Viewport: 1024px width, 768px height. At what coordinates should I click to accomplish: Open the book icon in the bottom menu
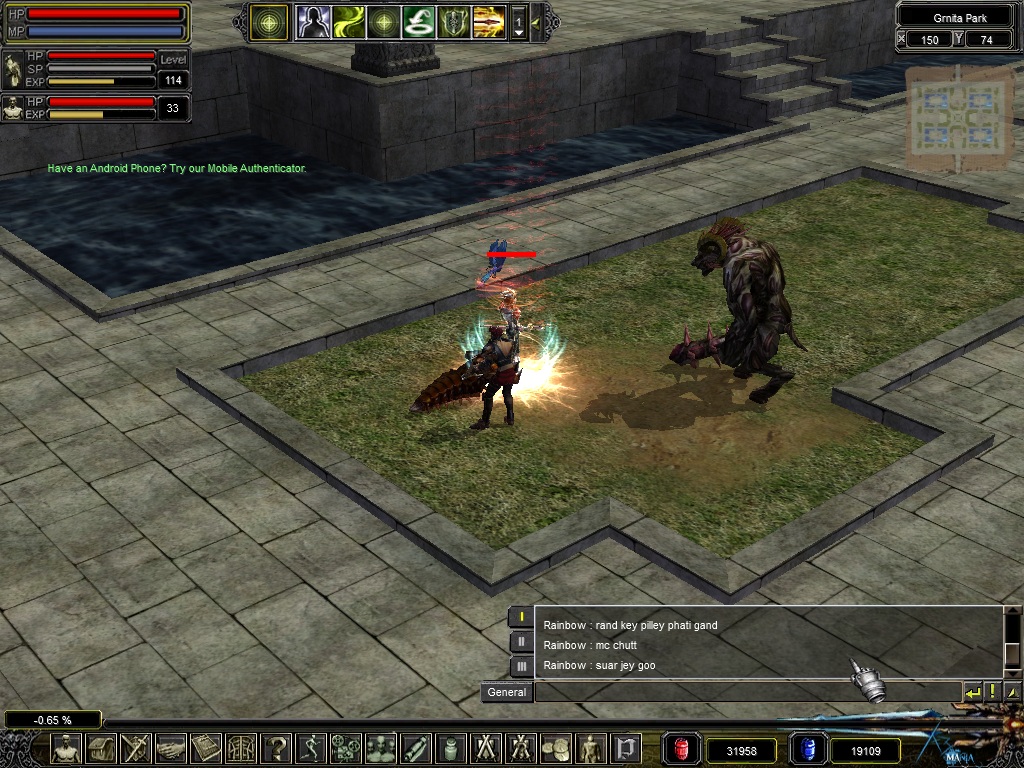coord(206,748)
